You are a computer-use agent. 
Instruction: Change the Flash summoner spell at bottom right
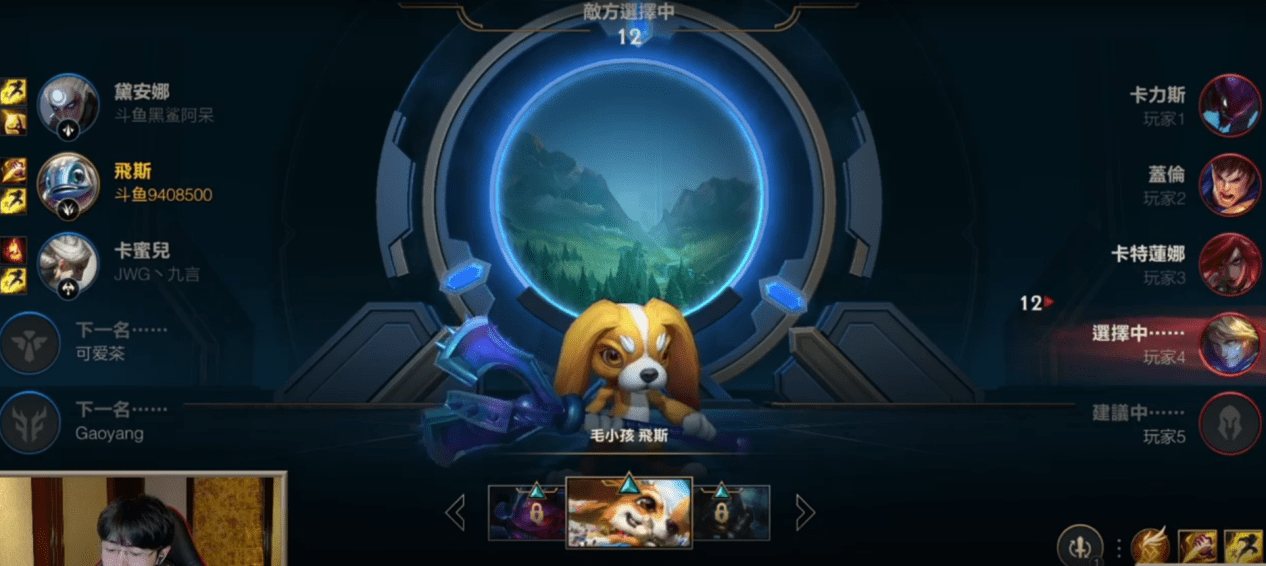click(x=1243, y=547)
